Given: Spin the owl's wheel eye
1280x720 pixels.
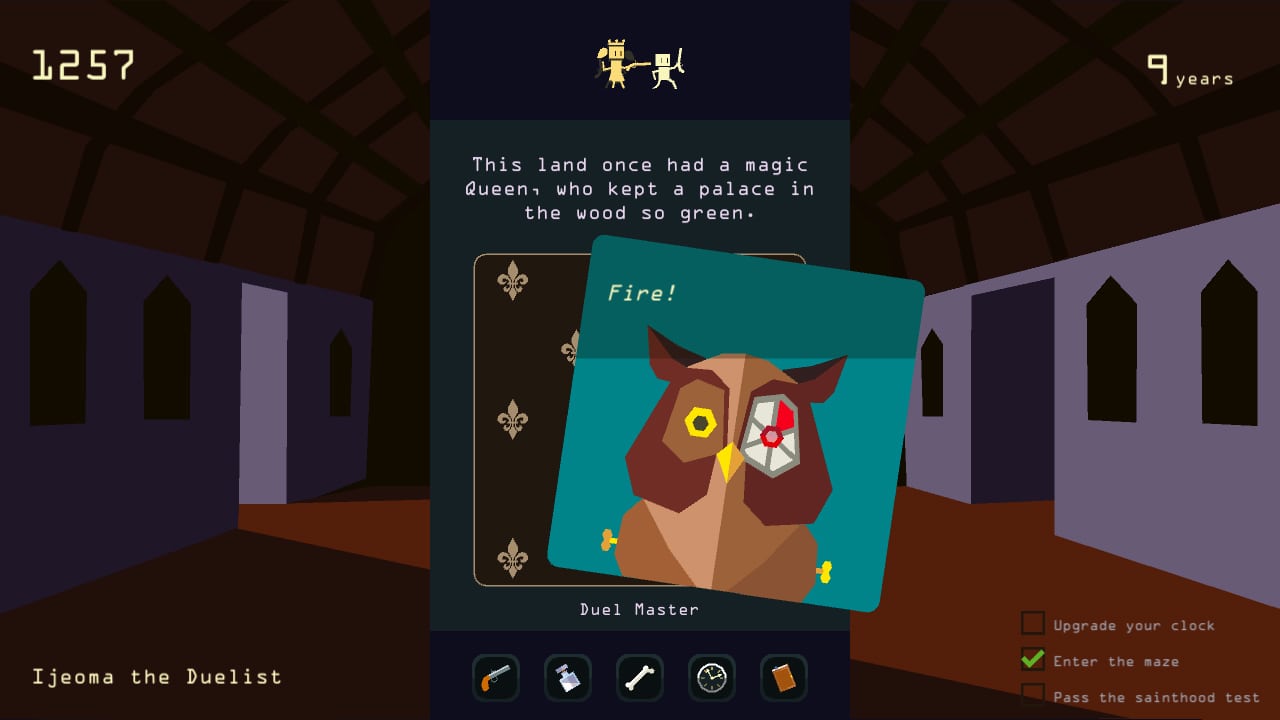Looking at the screenshot, I should [x=770, y=435].
